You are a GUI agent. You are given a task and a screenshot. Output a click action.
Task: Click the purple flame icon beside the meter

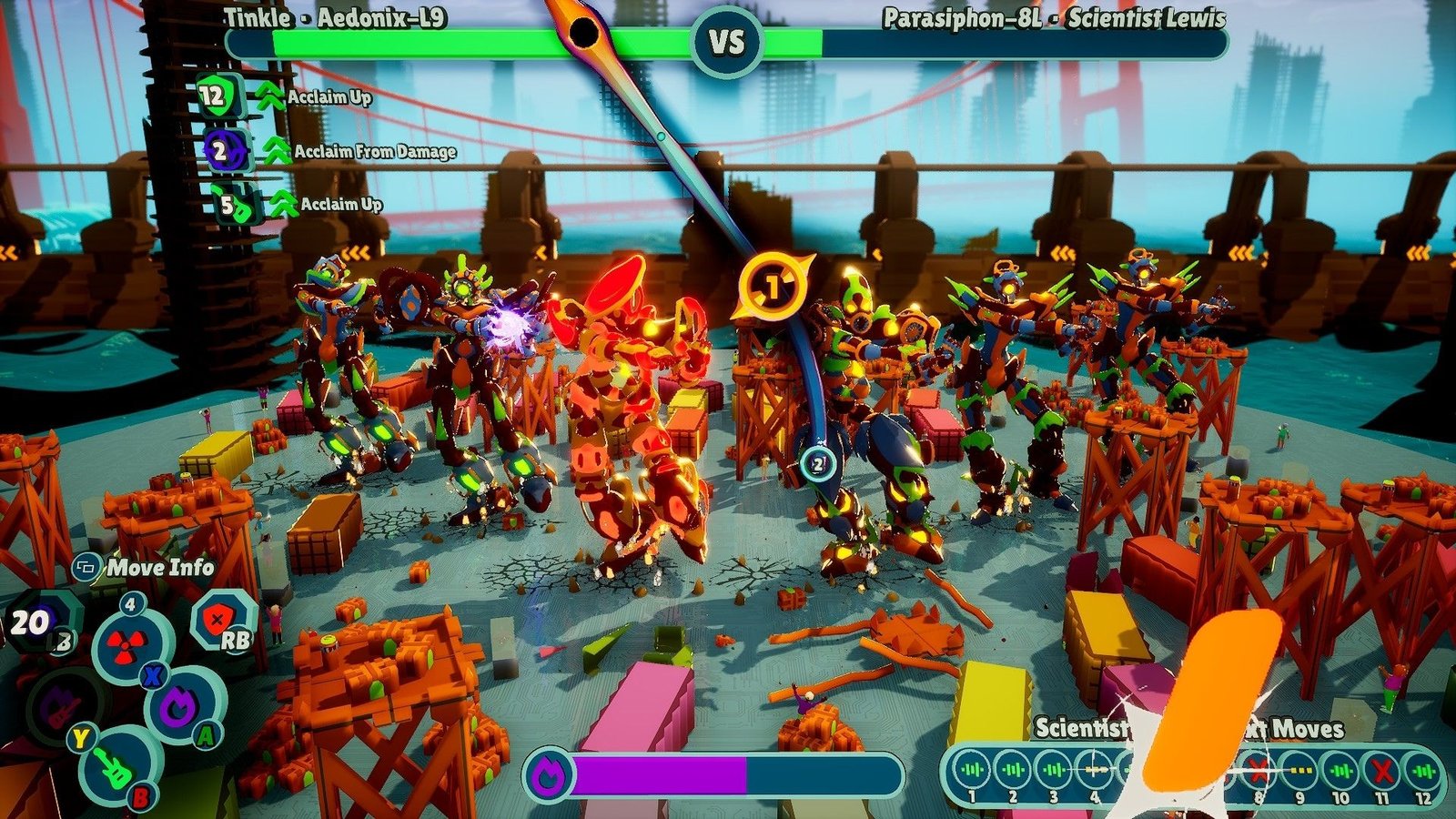(x=550, y=775)
